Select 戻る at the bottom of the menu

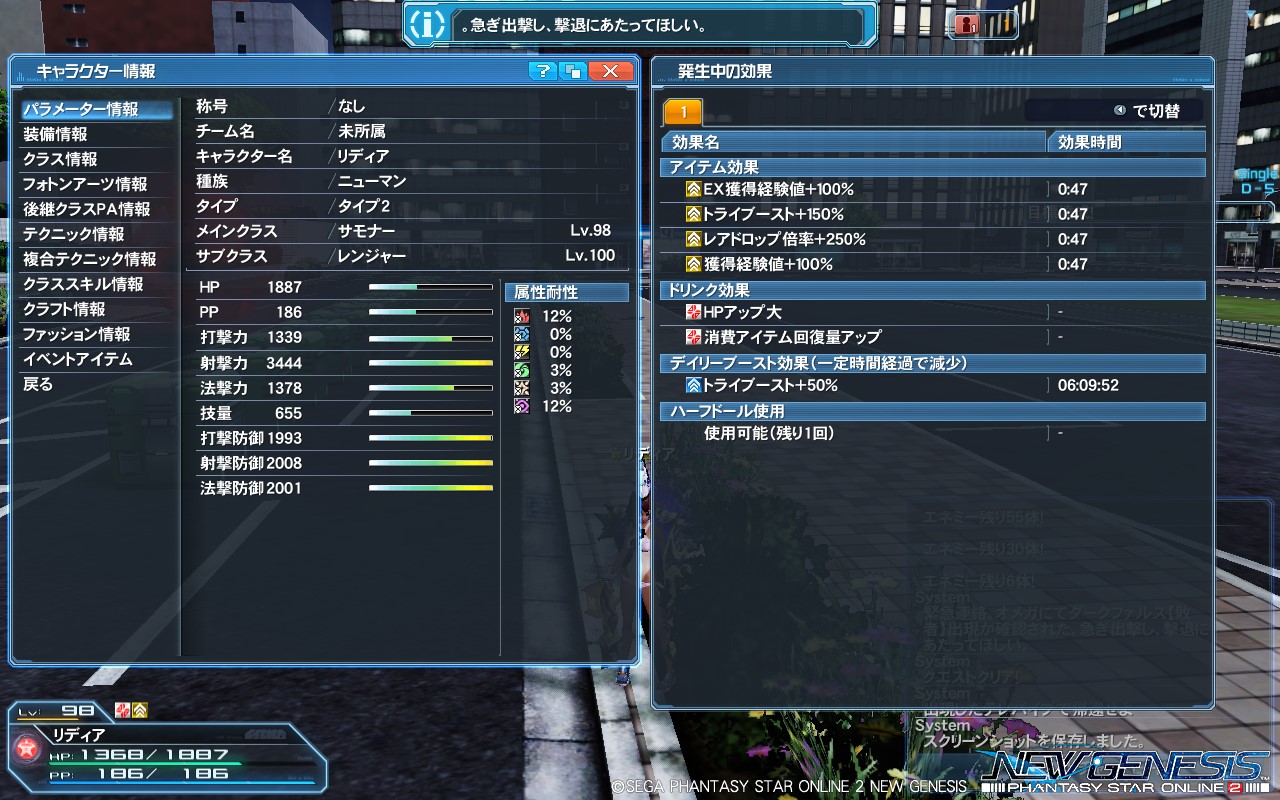pos(38,383)
